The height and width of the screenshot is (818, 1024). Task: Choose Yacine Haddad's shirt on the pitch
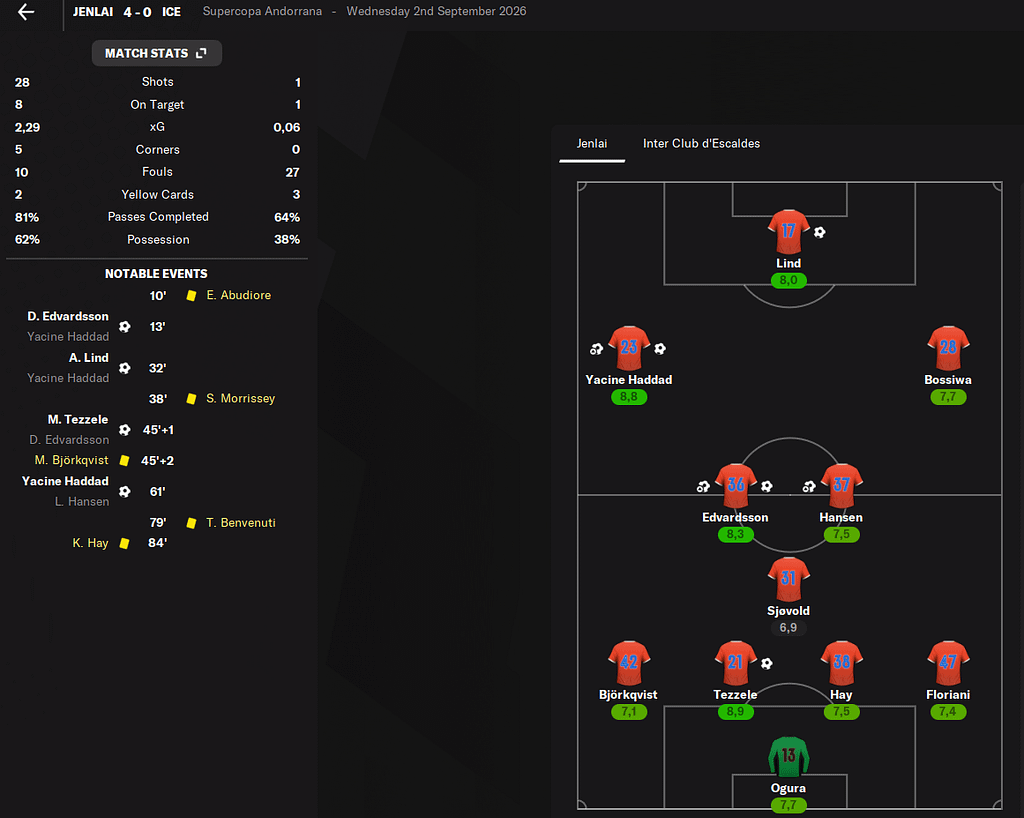(x=629, y=348)
